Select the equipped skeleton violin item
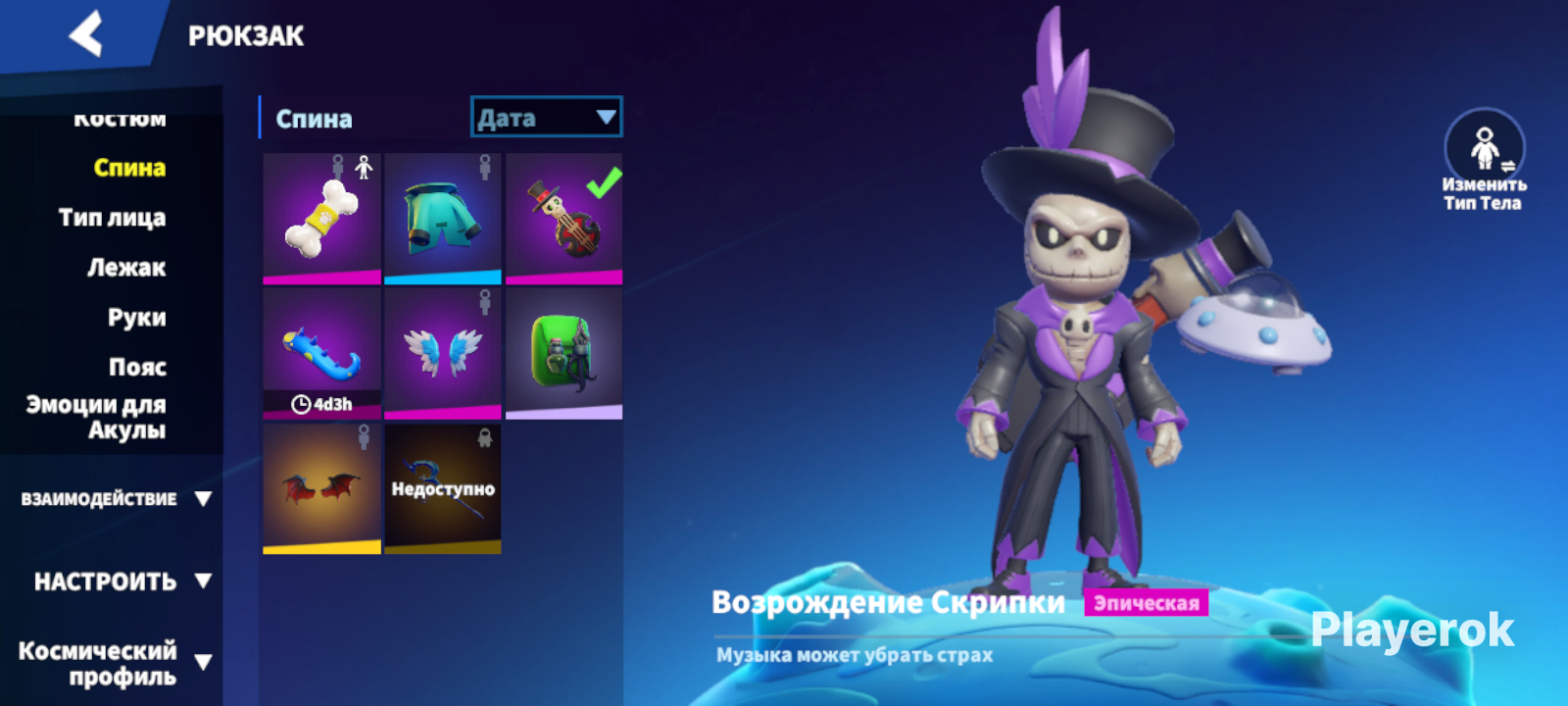 pyautogui.click(x=563, y=218)
